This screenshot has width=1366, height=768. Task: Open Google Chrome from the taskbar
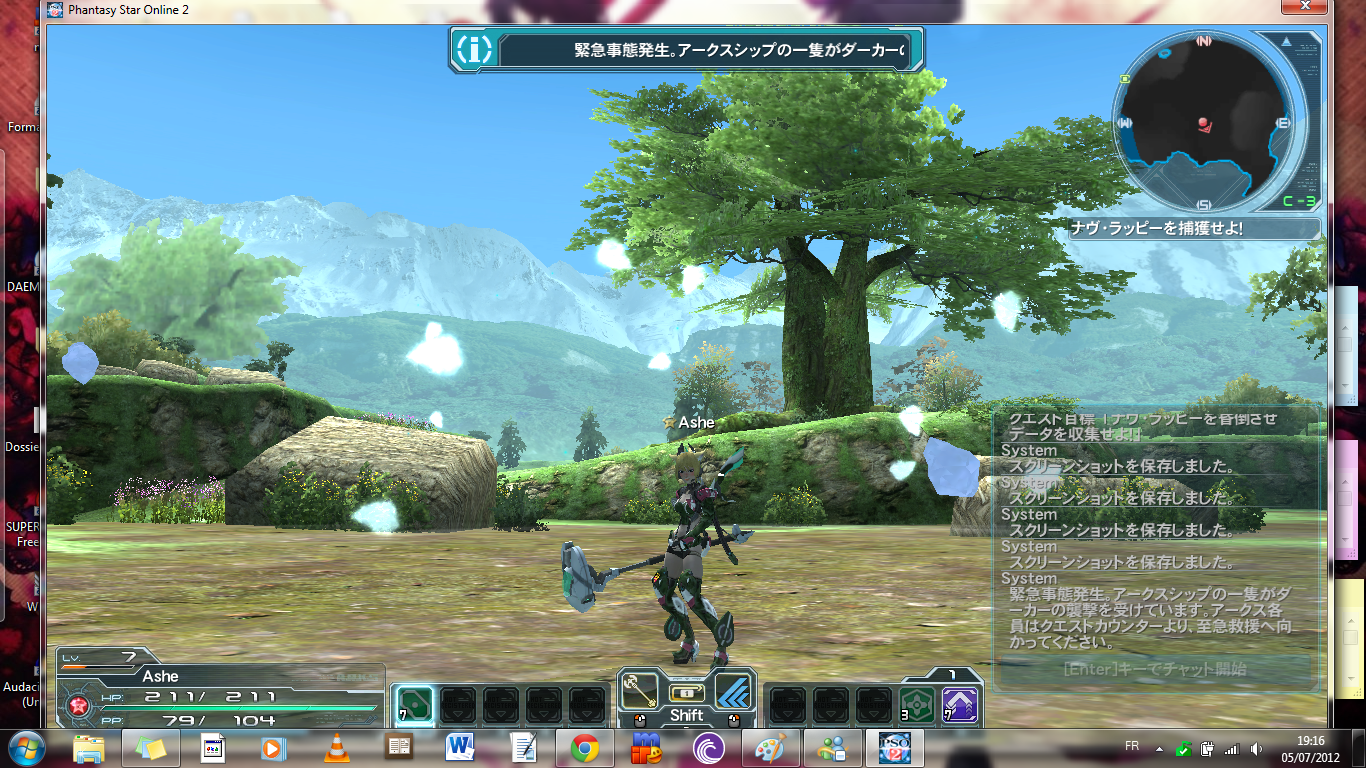coord(585,747)
